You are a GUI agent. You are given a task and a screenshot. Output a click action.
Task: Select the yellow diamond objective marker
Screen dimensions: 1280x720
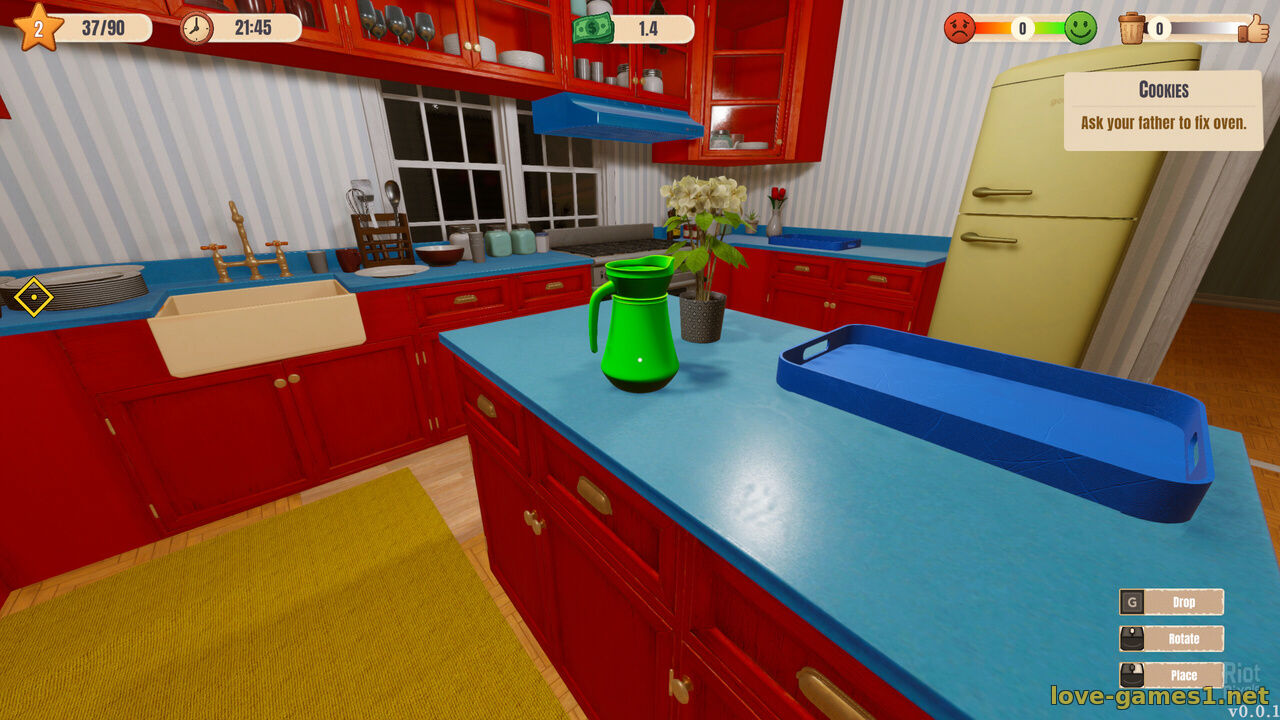click(x=33, y=297)
